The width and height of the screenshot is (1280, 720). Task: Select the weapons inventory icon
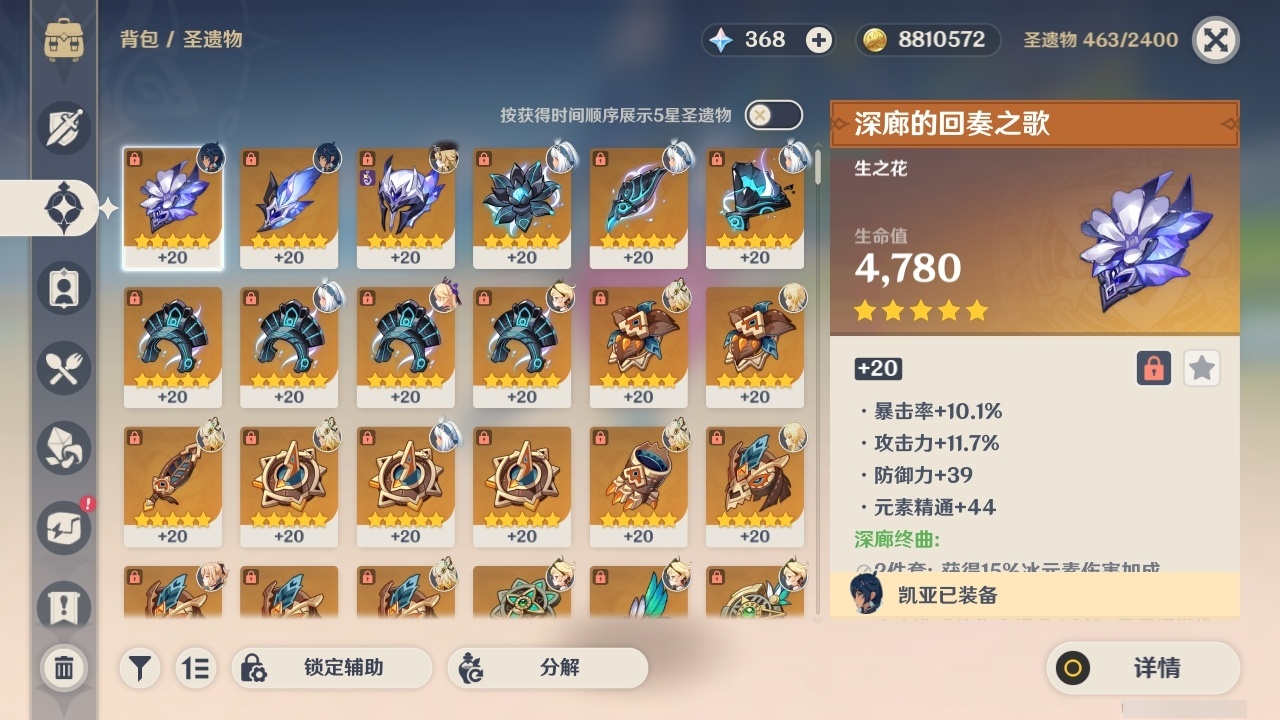point(64,128)
